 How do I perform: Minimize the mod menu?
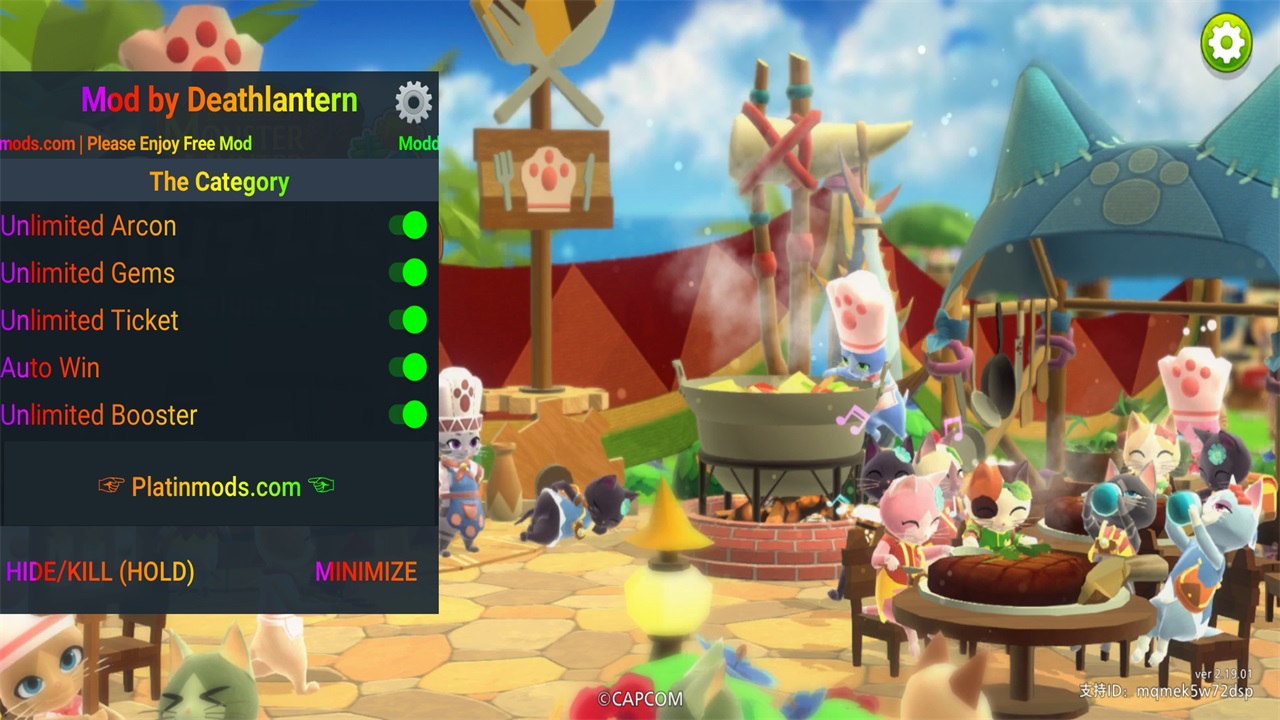pos(366,572)
